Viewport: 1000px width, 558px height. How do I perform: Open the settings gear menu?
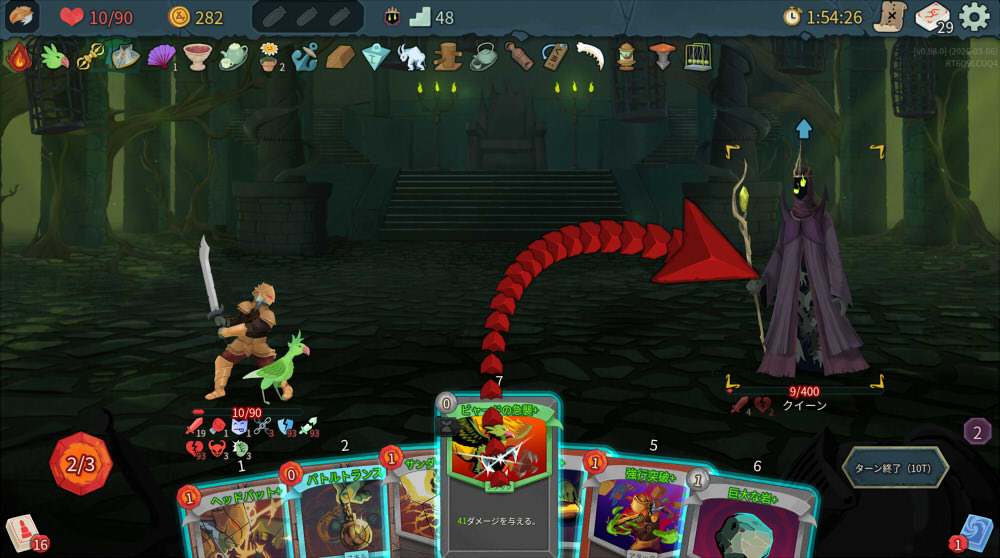(x=974, y=16)
